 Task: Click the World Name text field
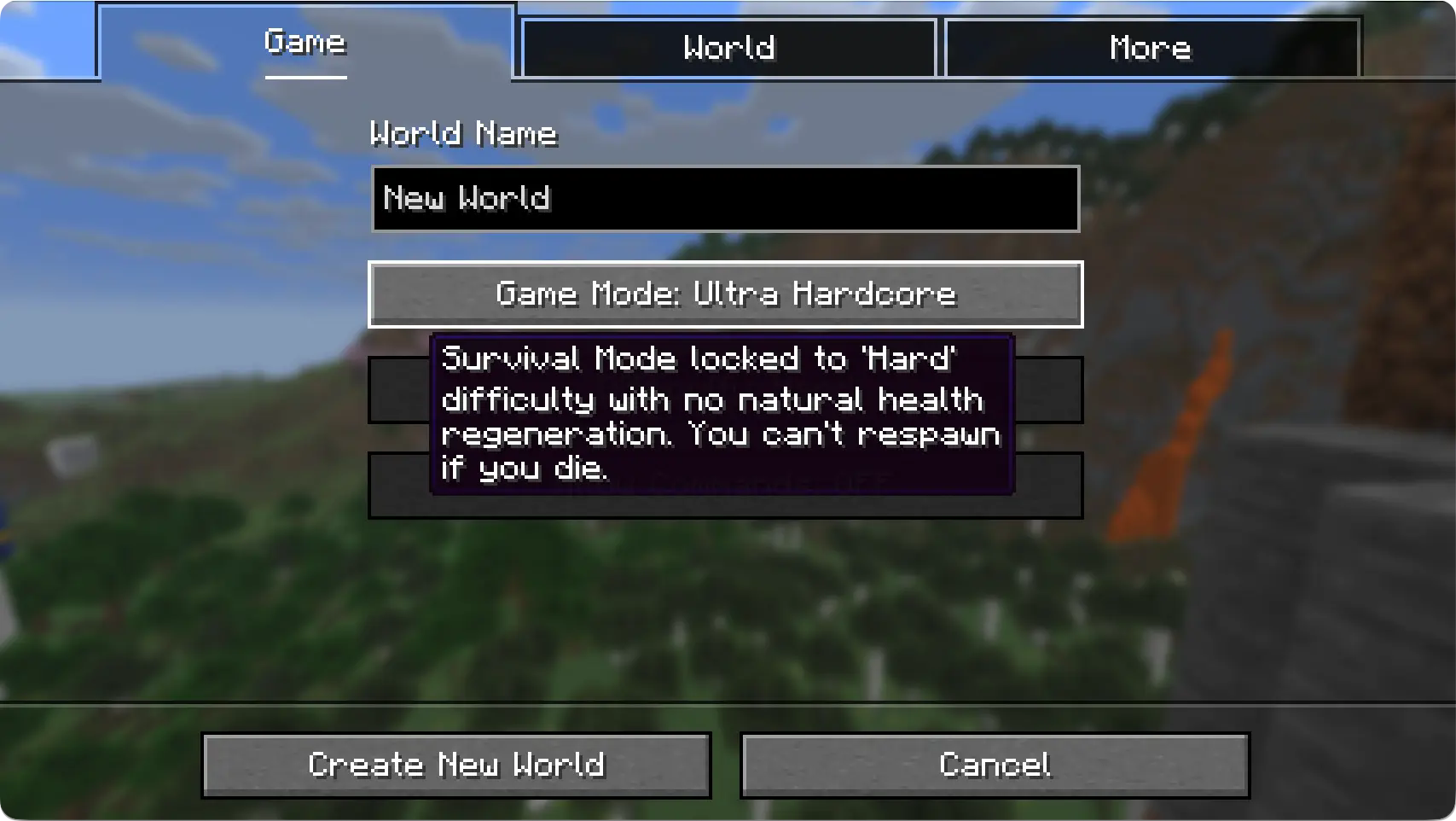coord(725,199)
